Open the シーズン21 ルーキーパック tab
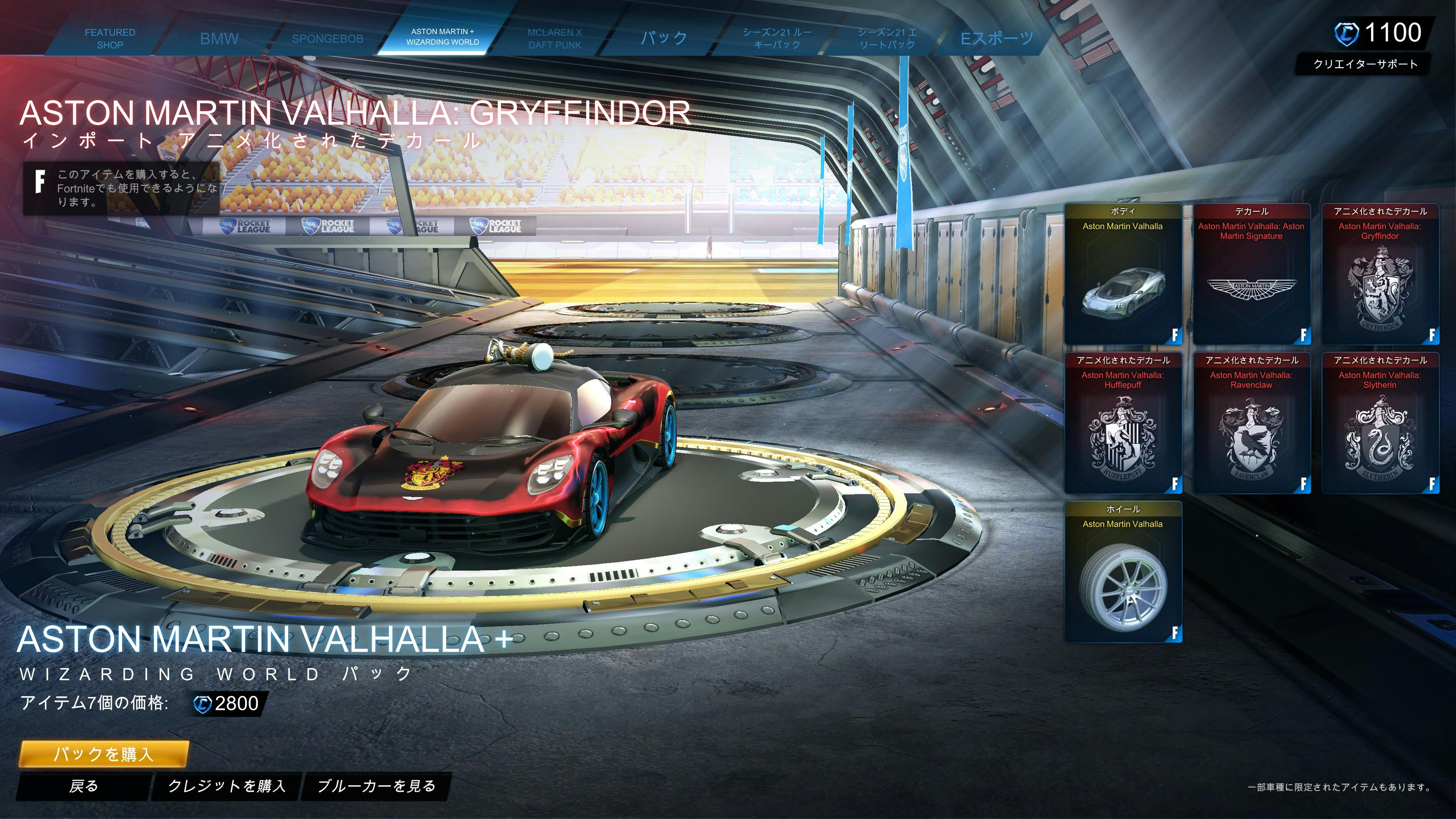Screen dimensions: 1456x819 point(777,38)
